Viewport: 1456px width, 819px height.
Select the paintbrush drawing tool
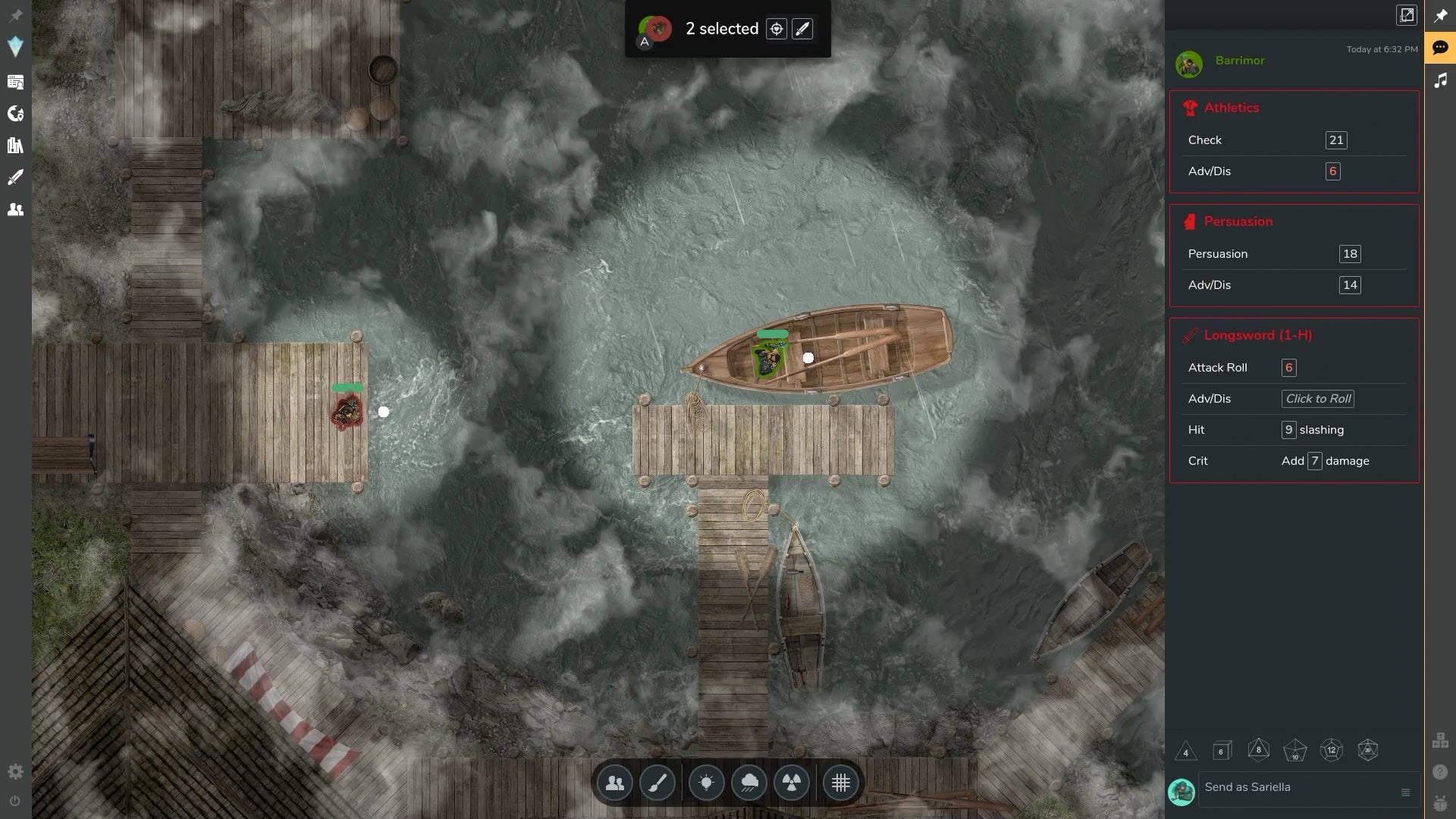(657, 783)
